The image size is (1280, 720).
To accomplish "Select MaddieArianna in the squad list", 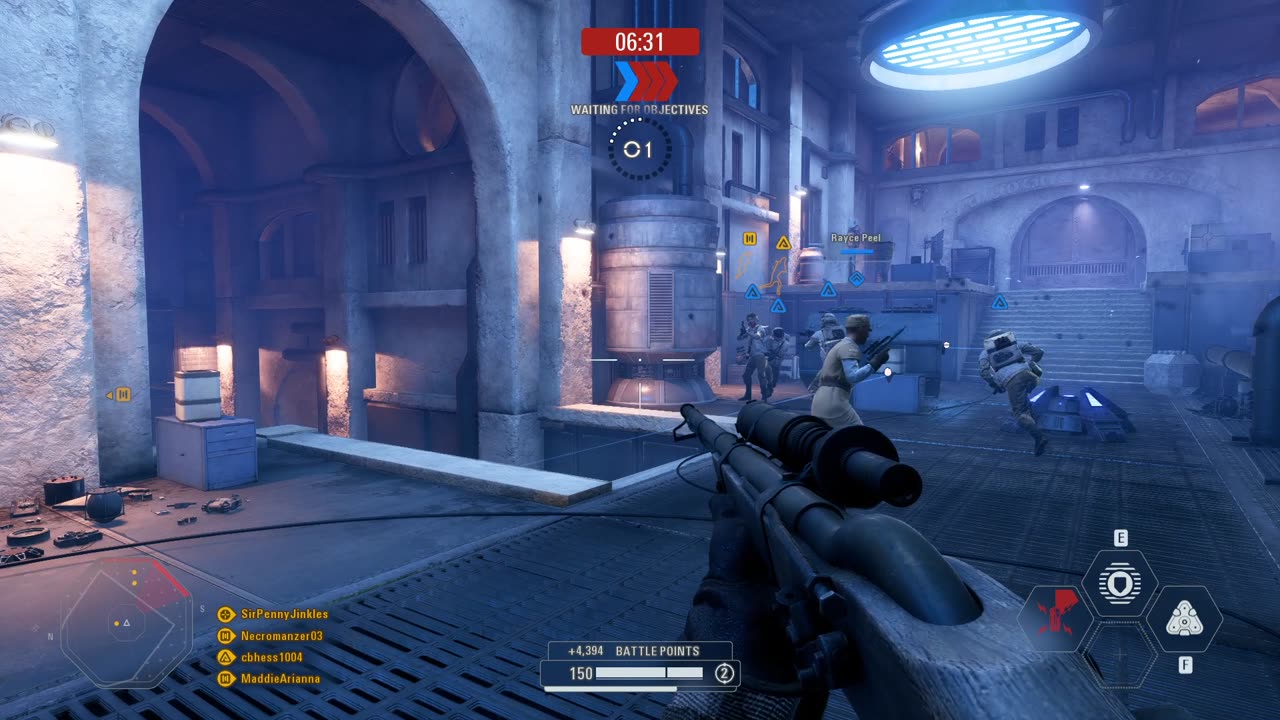I will pos(279,679).
